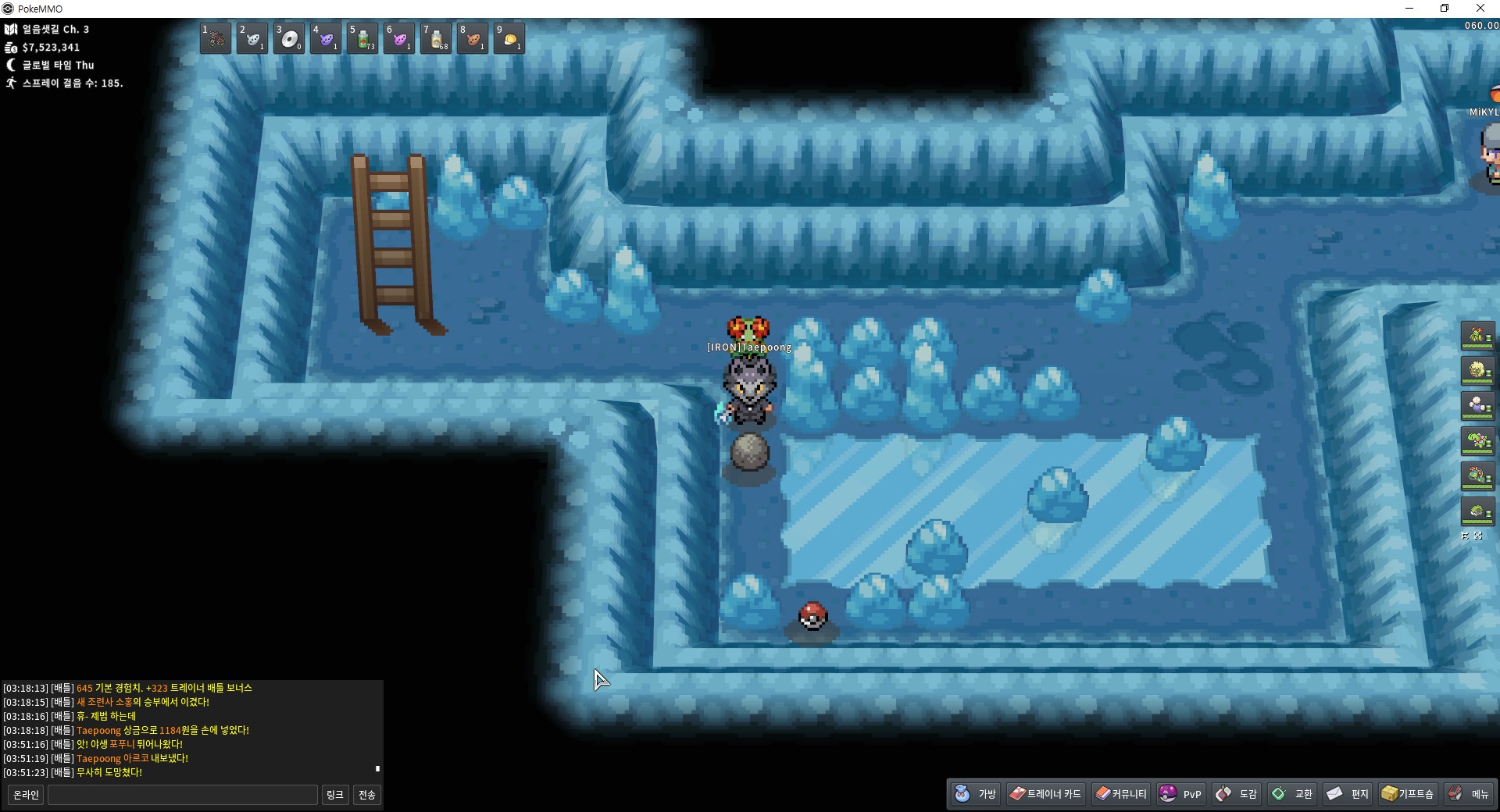This screenshot has width=1500, height=812.
Task: Select the yellow cap item in slot 9
Action: (509, 38)
